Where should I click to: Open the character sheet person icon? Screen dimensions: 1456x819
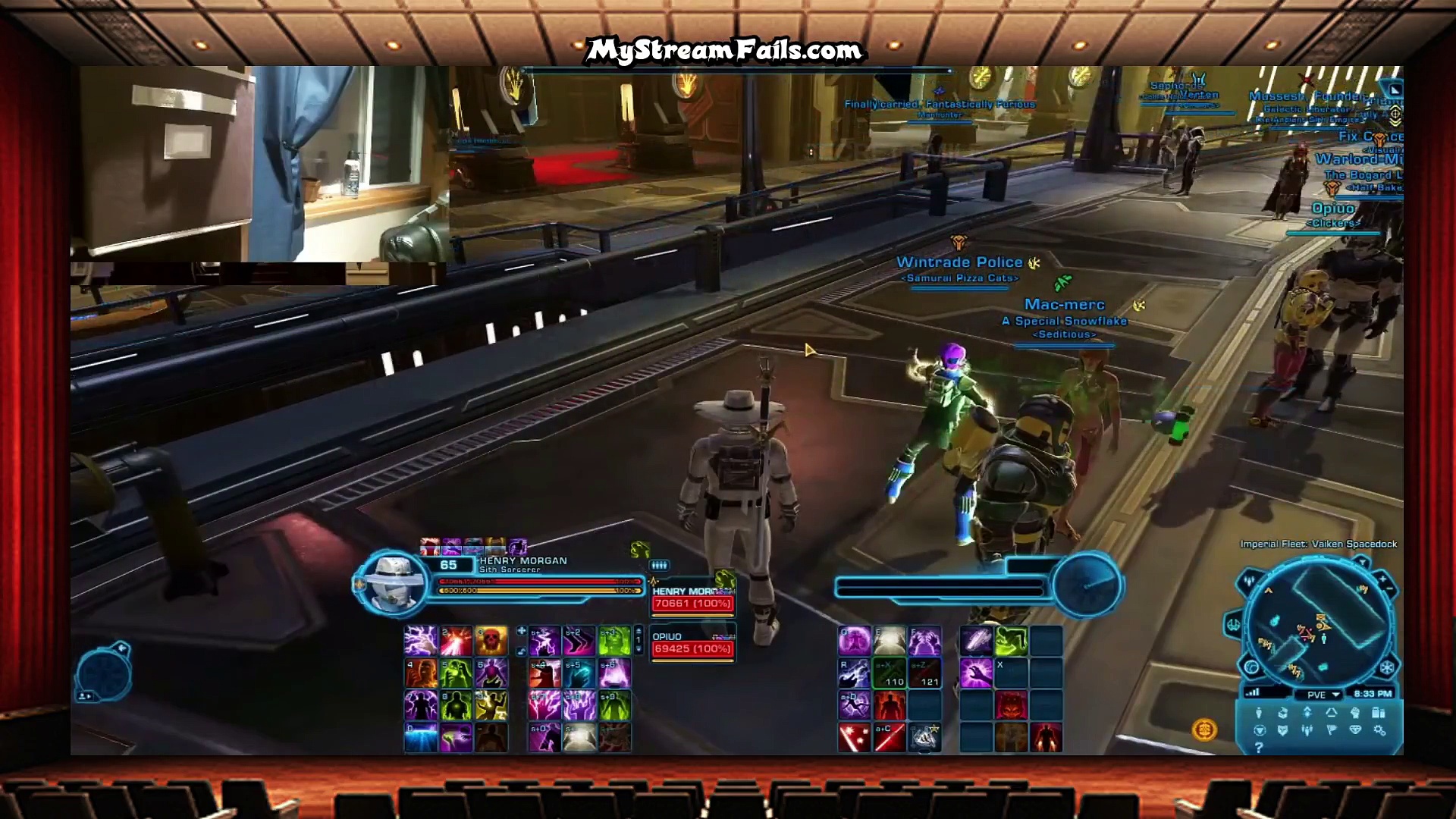pyautogui.click(x=1259, y=713)
